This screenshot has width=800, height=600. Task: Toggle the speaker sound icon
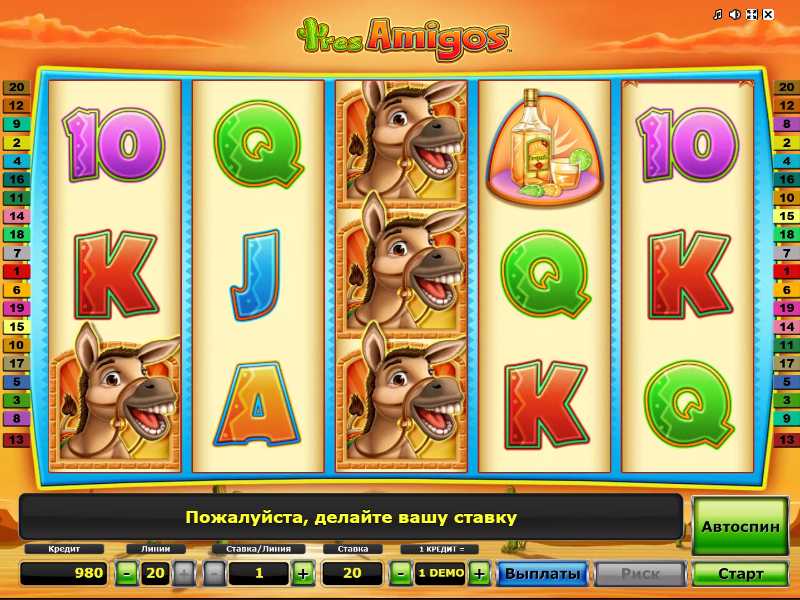click(734, 15)
